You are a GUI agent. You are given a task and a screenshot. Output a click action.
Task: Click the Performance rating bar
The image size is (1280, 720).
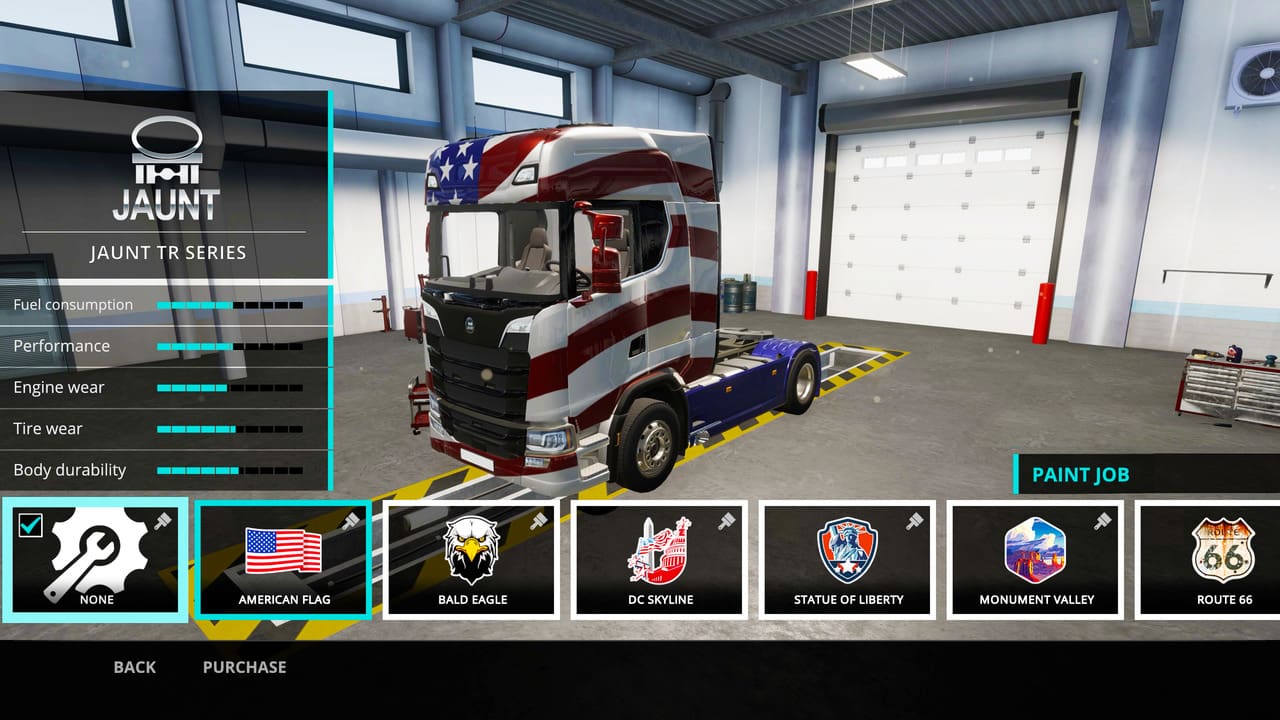tap(230, 345)
